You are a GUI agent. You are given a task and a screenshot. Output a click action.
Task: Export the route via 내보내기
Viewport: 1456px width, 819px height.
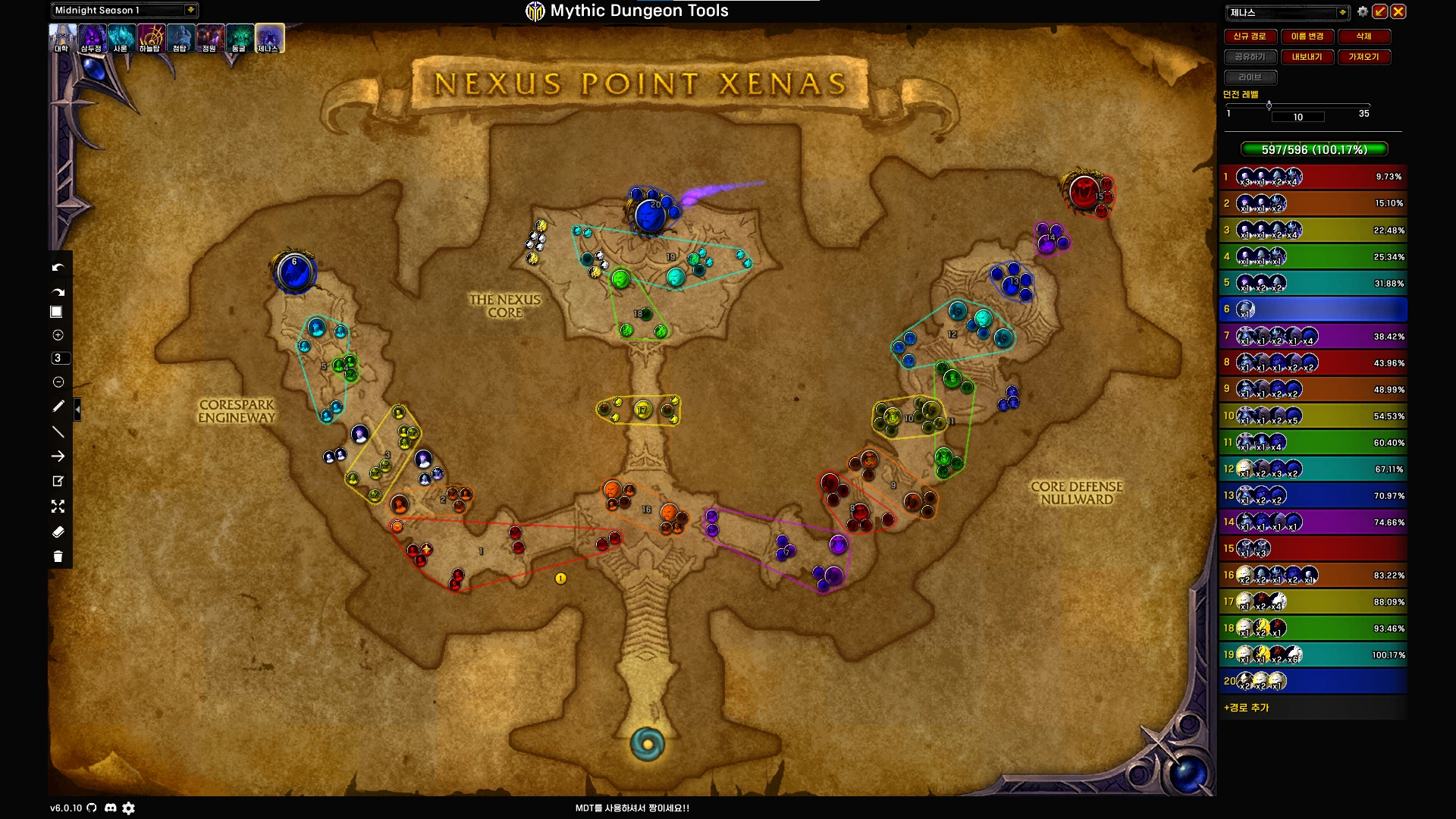pos(1307,57)
